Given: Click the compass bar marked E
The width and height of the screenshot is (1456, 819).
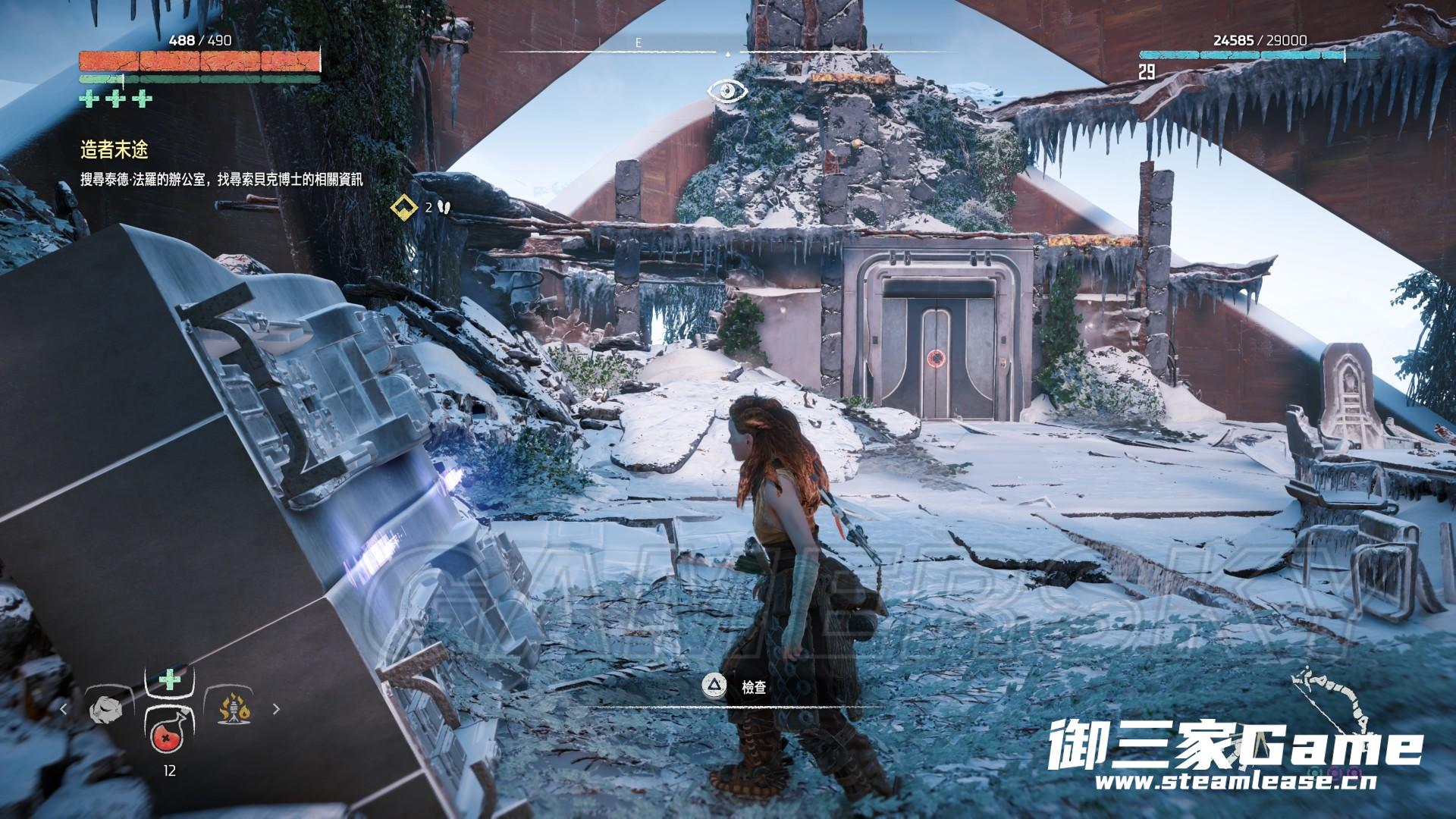Looking at the screenshot, I should [638, 45].
